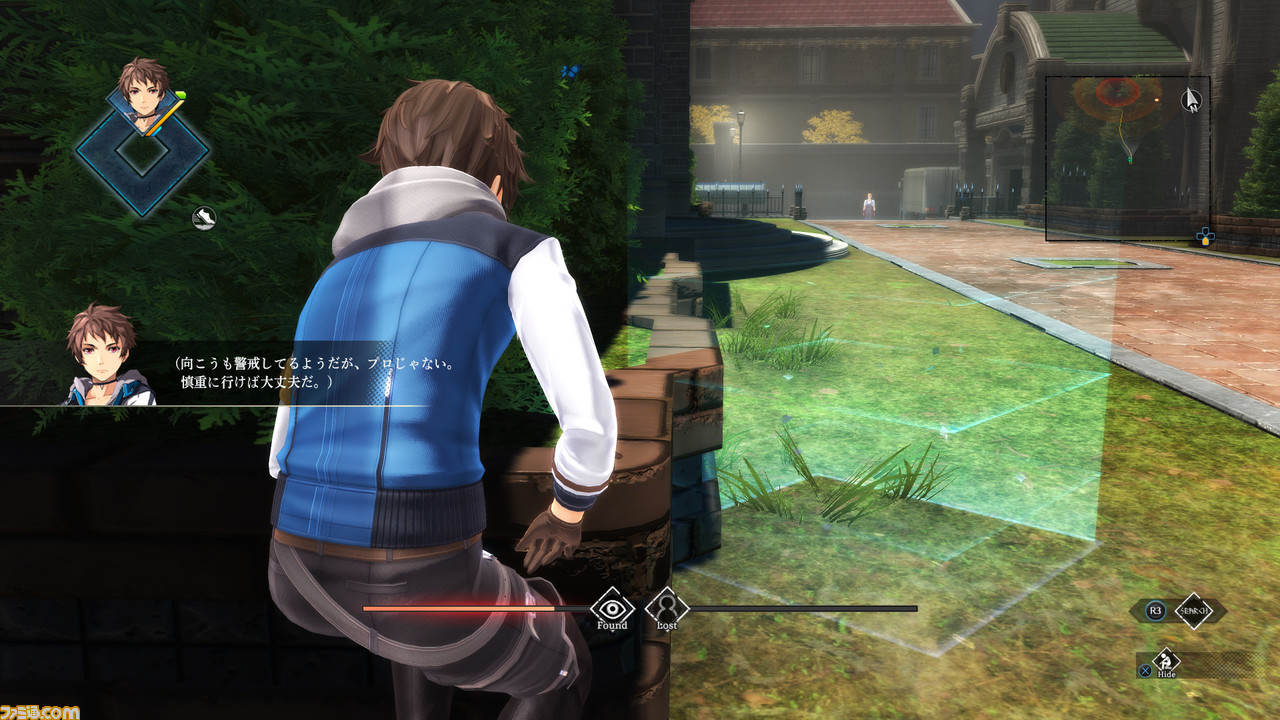Select the Found eye detection icon
Image resolution: width=1280 pixels, height=720 pixels.
click(x=610, y=607)
